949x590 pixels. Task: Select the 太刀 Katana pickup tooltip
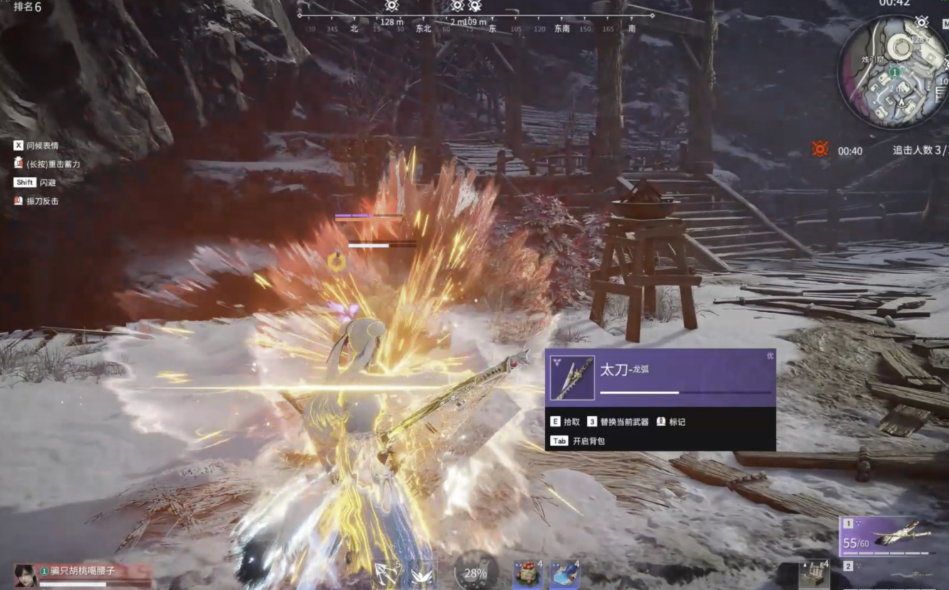tap(661, 399)
